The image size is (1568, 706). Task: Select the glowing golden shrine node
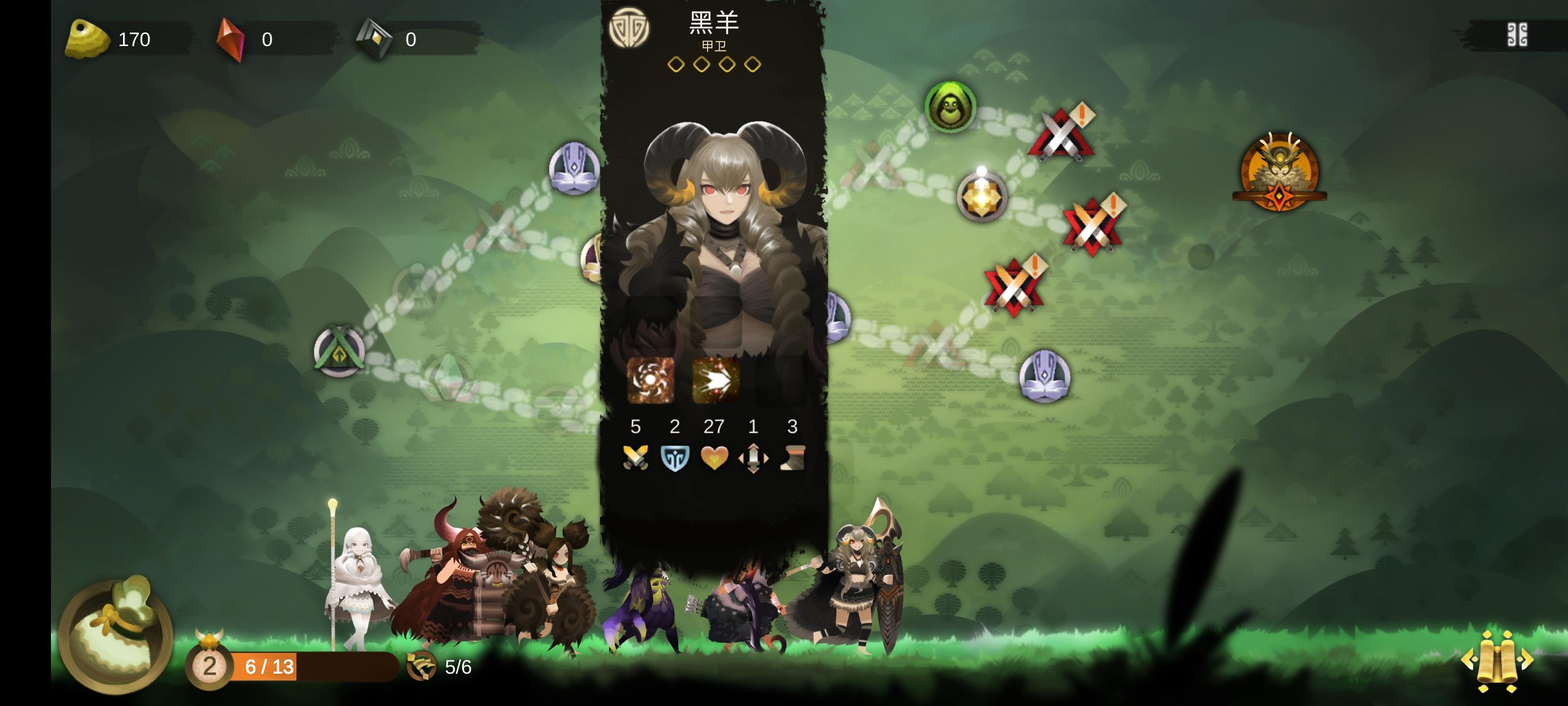[x=983, y=198]
